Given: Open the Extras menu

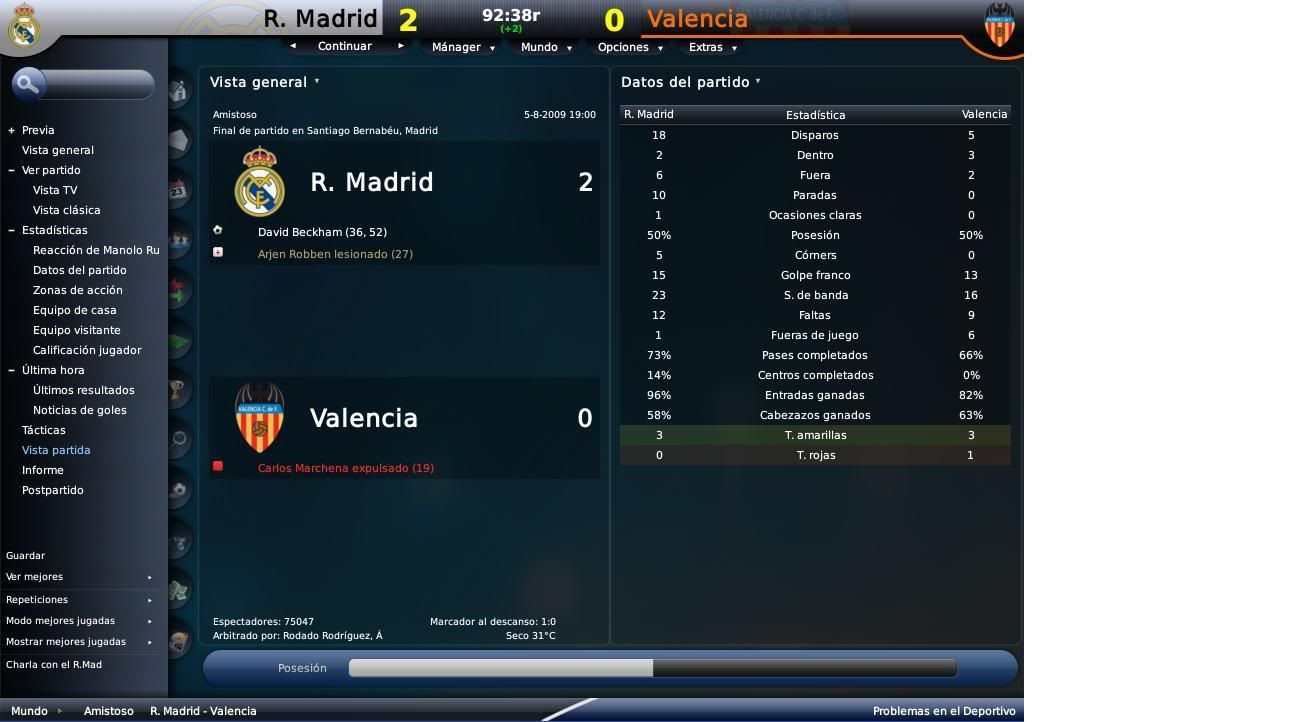Looking at the screenshot, I should (x=712, y=47).
